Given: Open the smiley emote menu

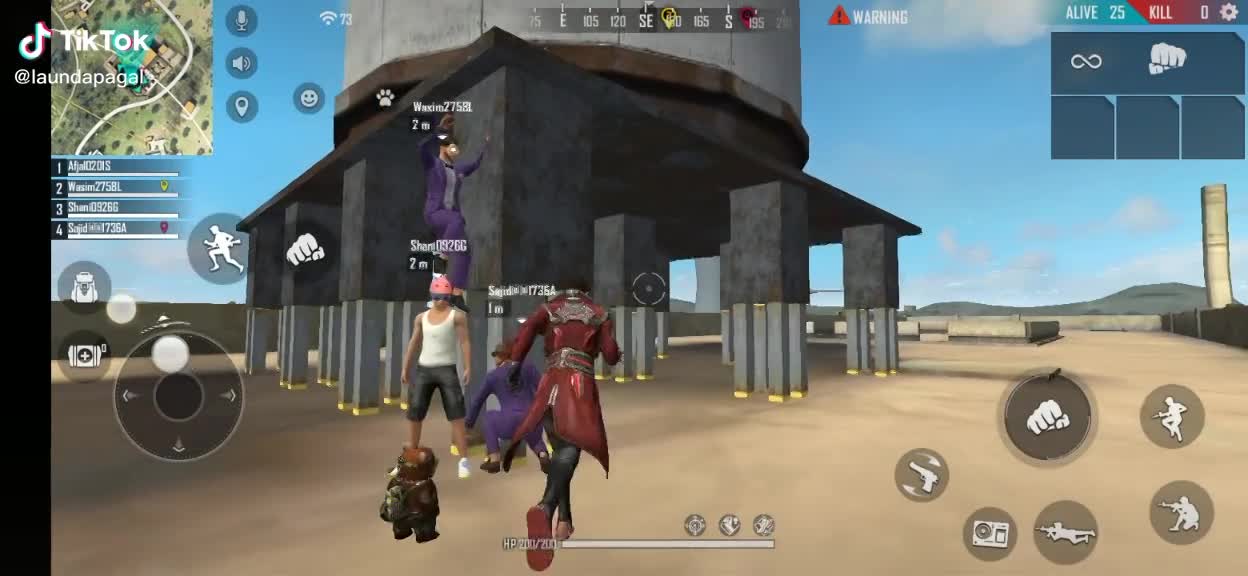Looking at the screenshot, I should pyautogui.click(x=309, y=98).
